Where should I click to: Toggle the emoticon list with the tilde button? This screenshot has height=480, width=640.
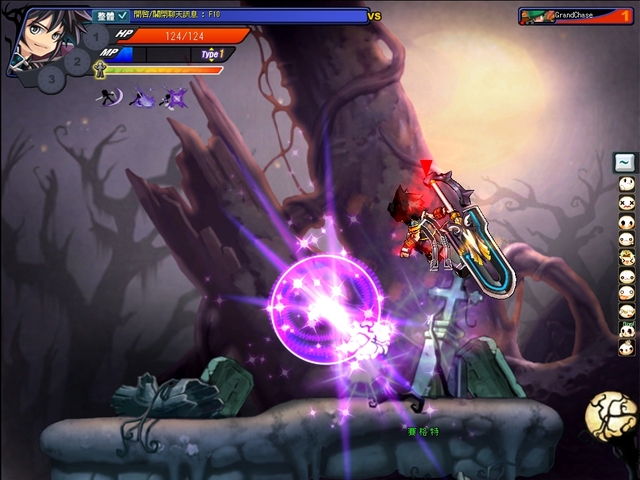click(x=625, y=162)
